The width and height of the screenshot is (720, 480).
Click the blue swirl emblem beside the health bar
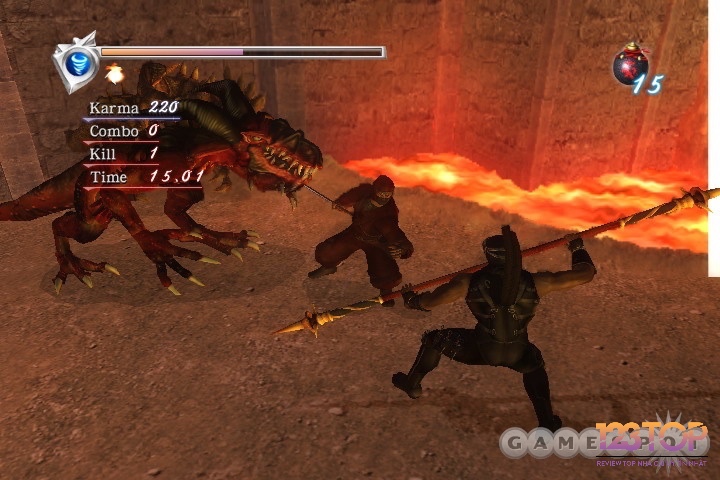point(77,60)
